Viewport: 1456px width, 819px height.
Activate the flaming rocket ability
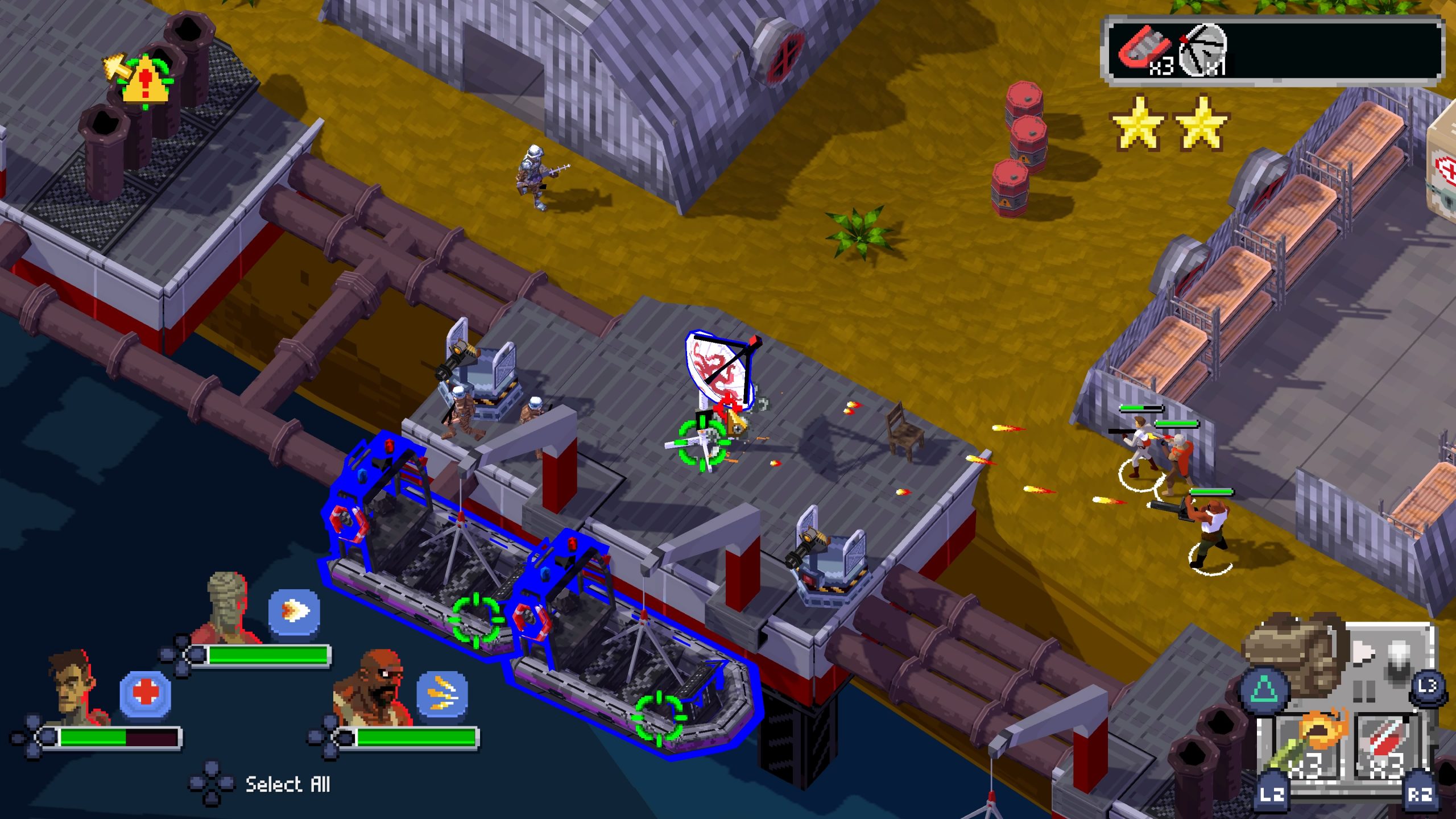294,613
